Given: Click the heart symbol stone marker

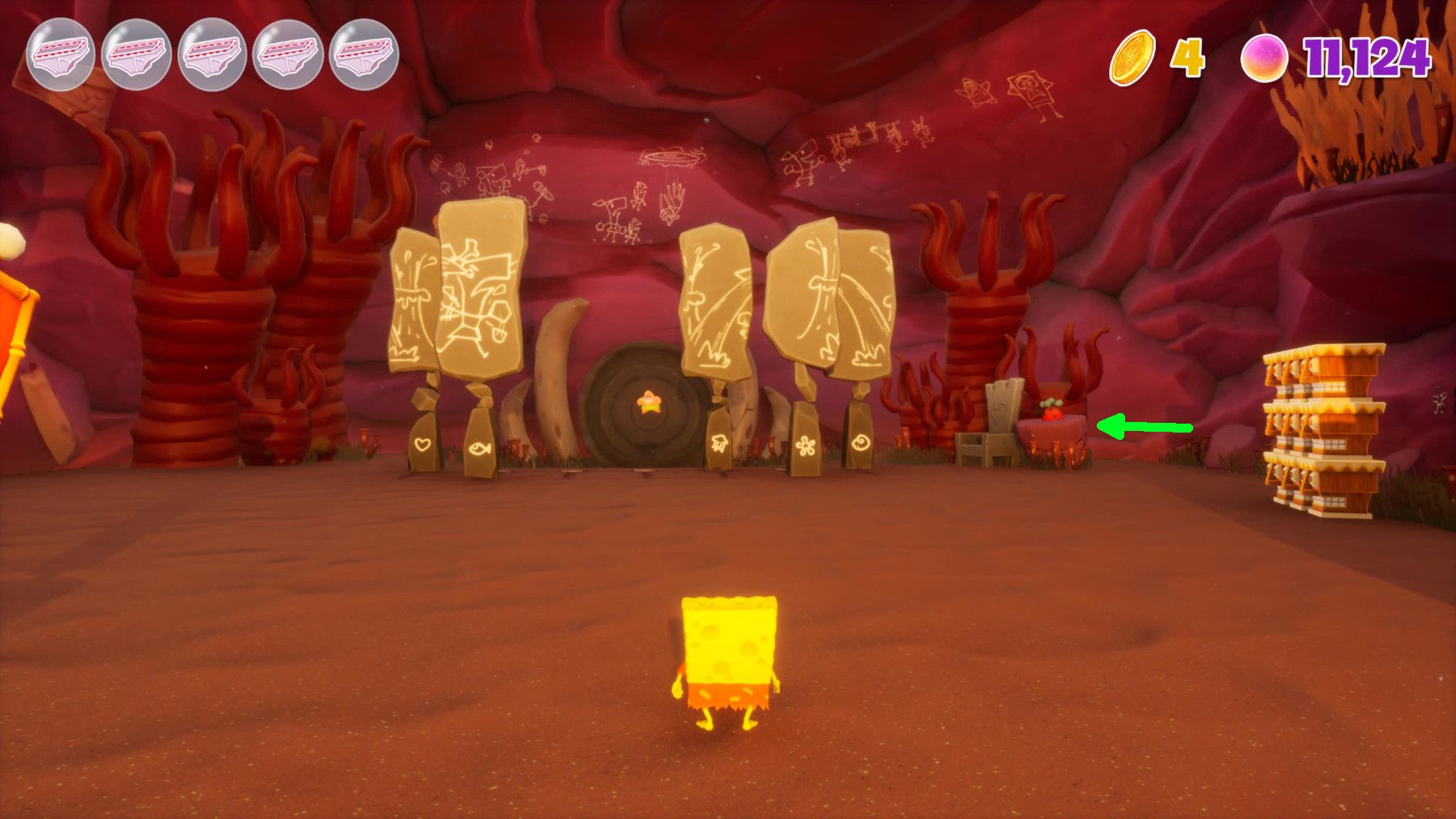Looking at the screenshot, I should click(x=422, y=442).
